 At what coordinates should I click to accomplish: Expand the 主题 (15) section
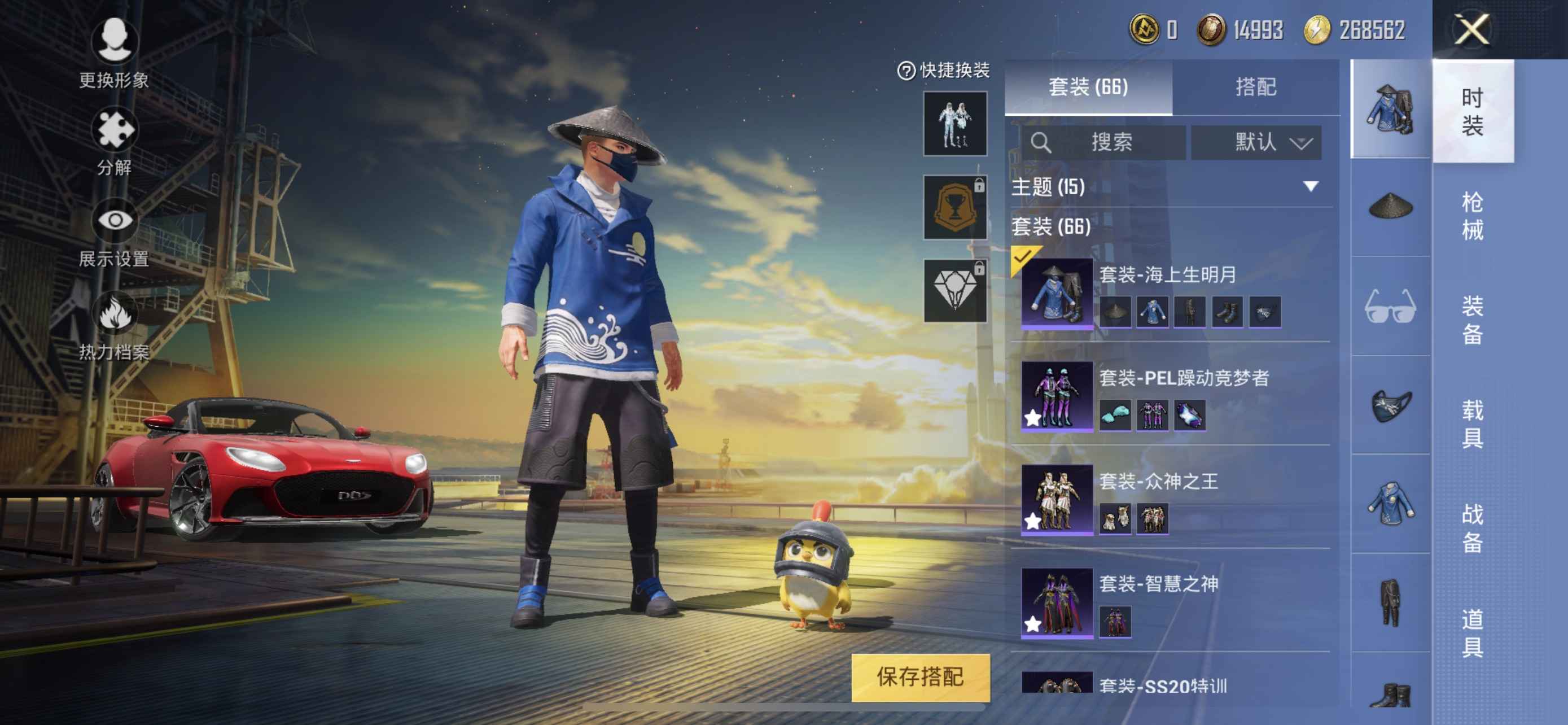[1311, 186]
